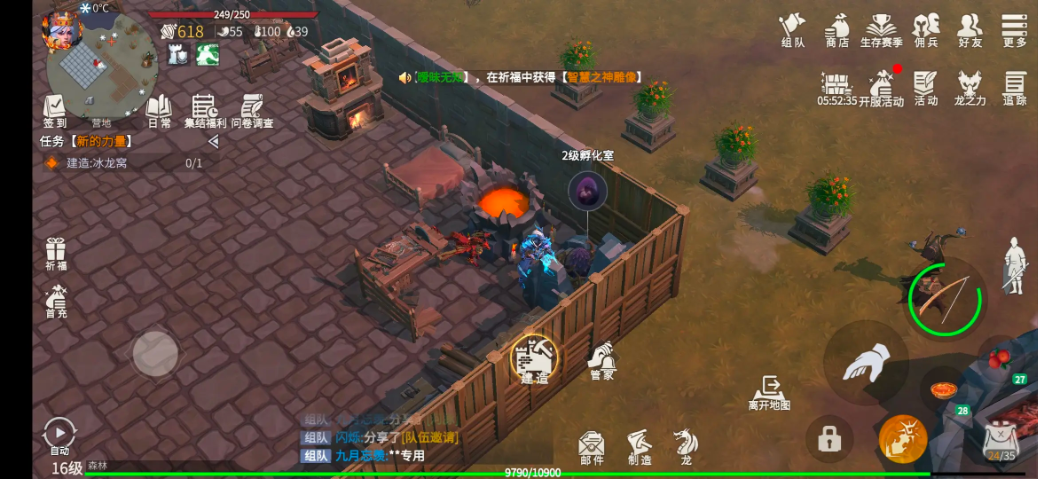The image size is (1038, 479).
Task: Open the 问卷调查 survey
Action: (x=252, y=110)
